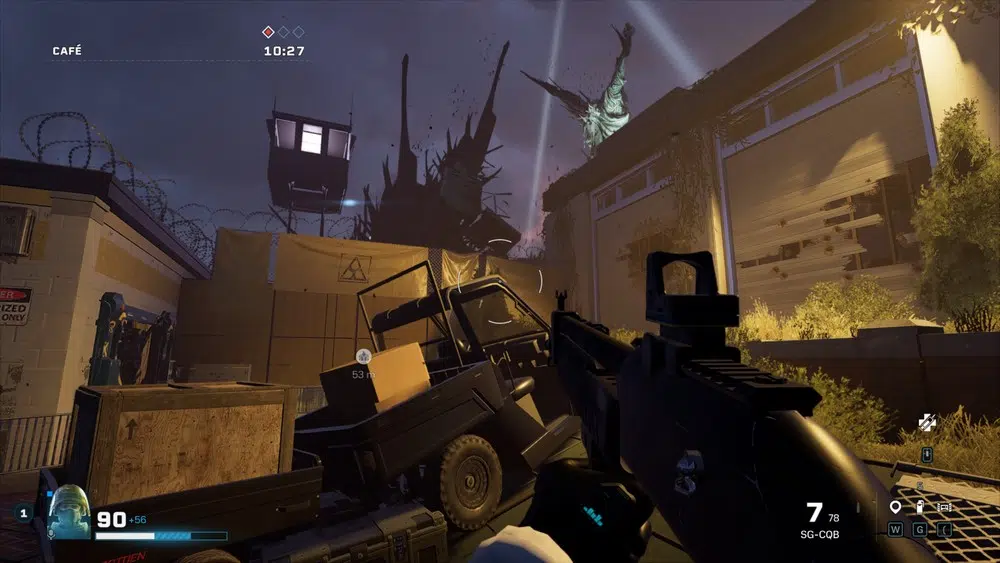
Task: Toggle the microphone icon on the portrait
Action: click(x=52, y=534)
